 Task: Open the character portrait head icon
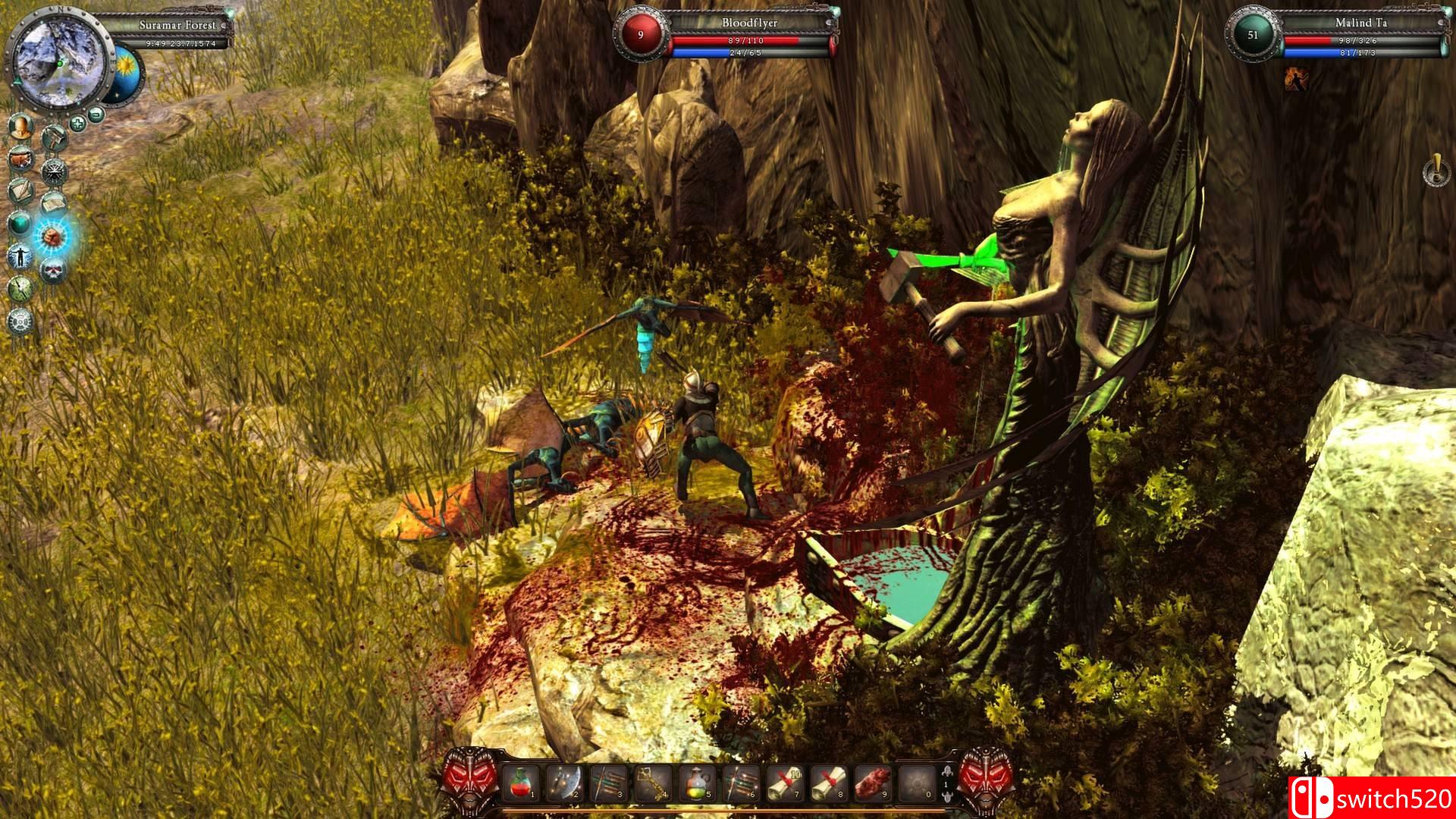[x=22, y=127]
